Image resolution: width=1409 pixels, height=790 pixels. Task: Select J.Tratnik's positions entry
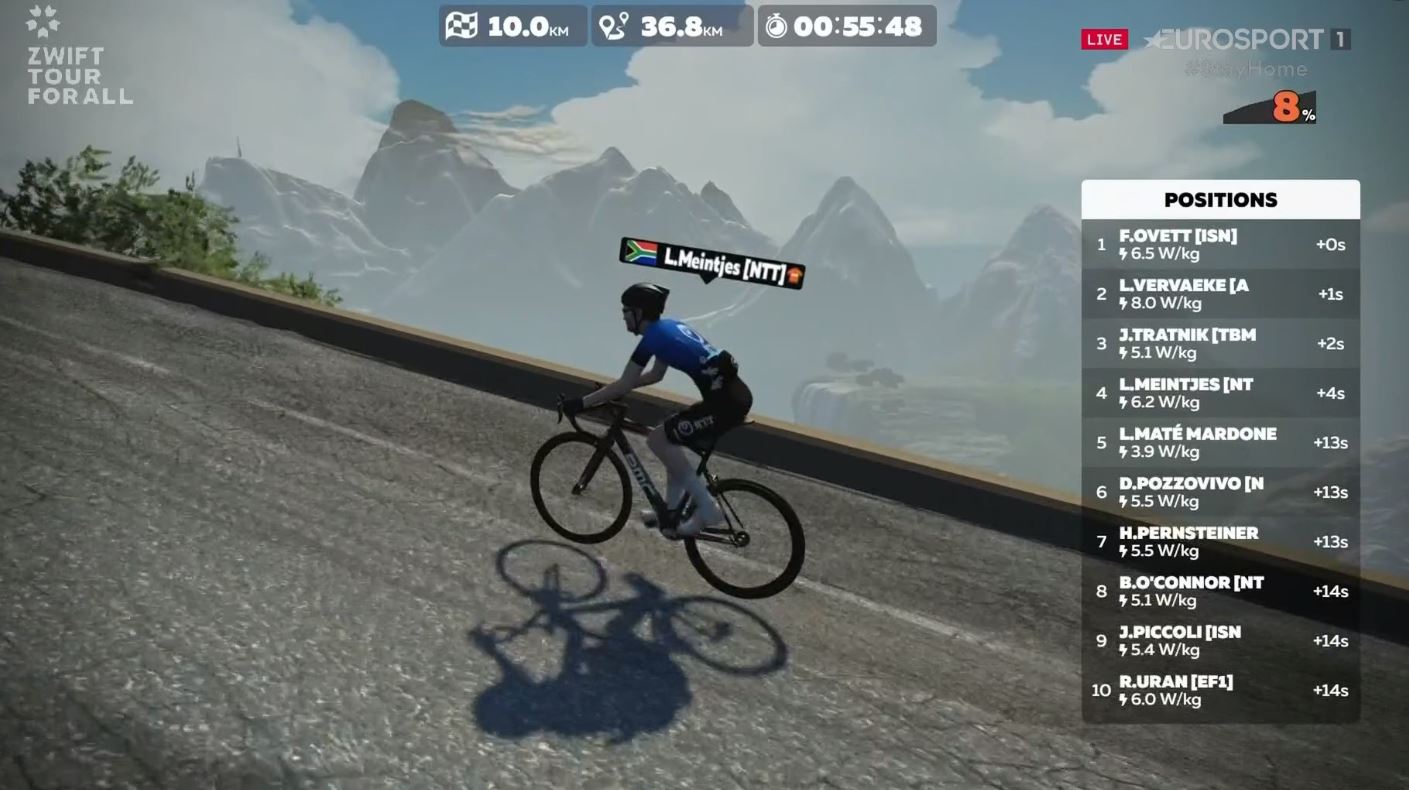(x=1220, y=344)
